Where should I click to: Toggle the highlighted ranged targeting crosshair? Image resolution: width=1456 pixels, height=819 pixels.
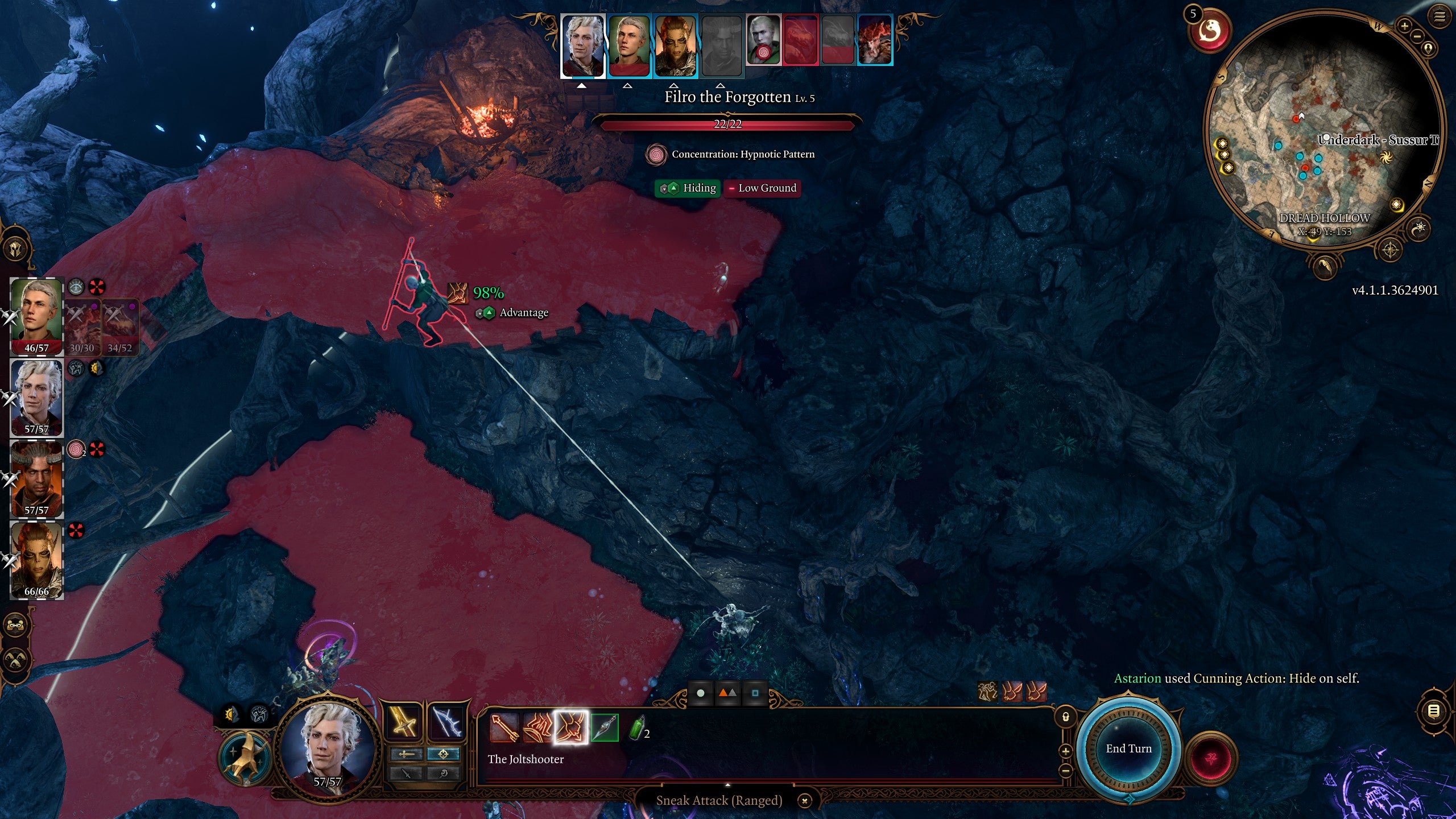pyautogui.click(x=444, y=755)
